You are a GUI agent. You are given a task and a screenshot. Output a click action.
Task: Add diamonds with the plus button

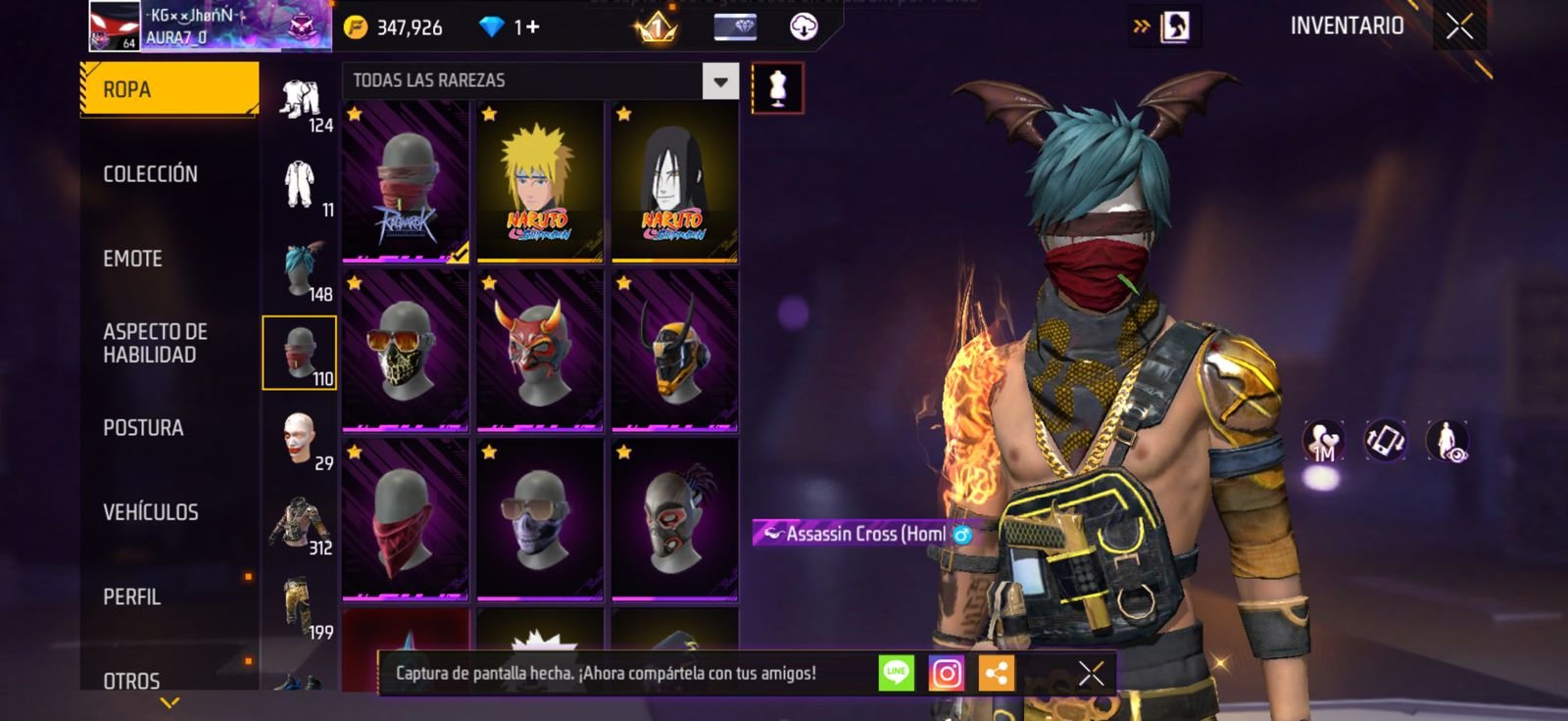[x=533, y=26]
